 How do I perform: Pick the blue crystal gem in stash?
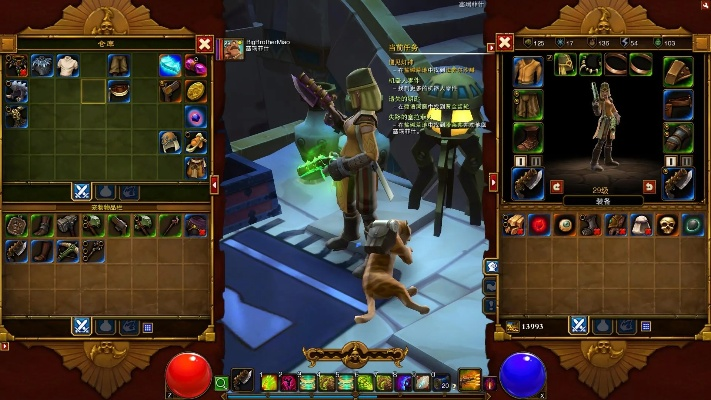coord(170,66)
